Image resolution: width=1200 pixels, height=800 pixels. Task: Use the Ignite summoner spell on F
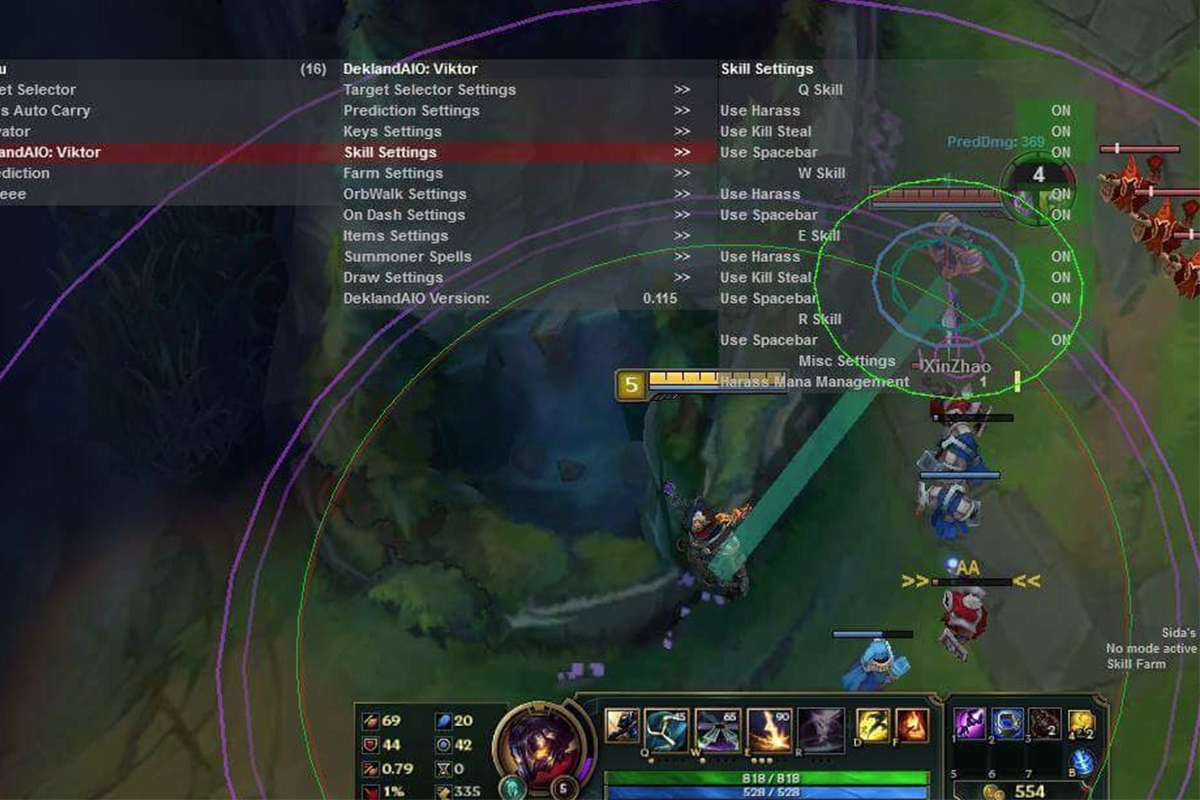point(911,725)
